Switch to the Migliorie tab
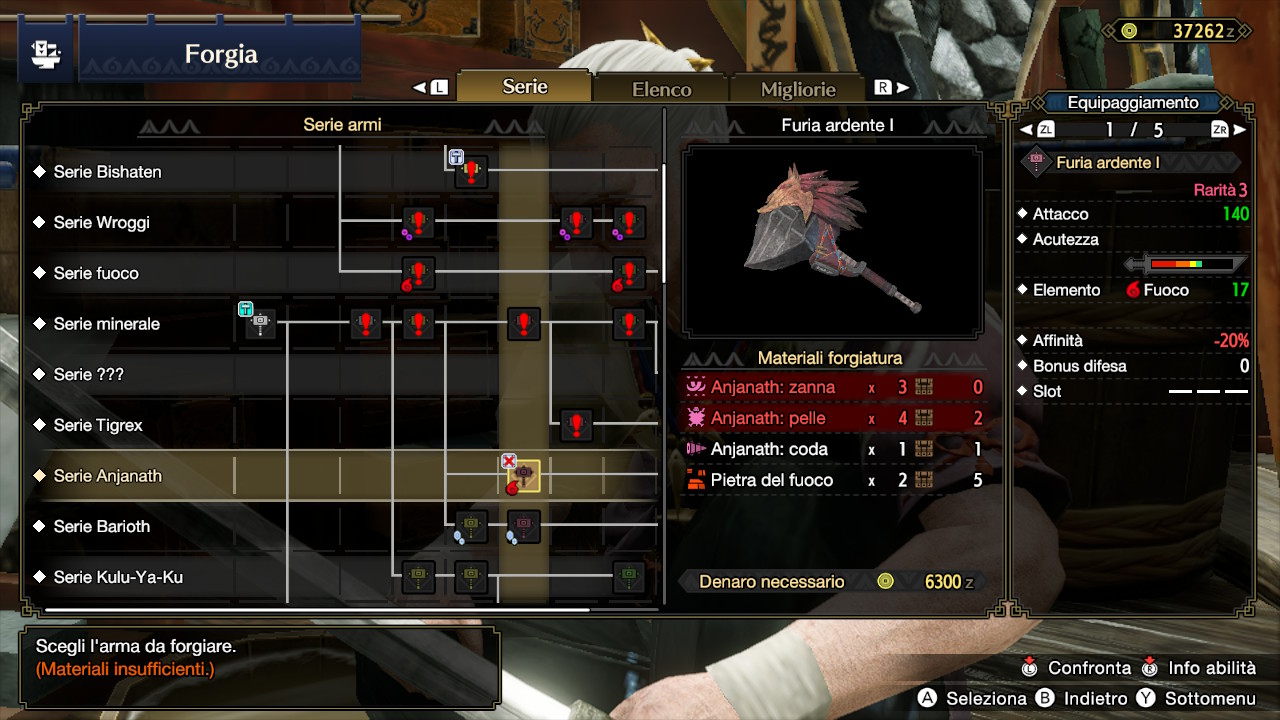 (798, 89)
